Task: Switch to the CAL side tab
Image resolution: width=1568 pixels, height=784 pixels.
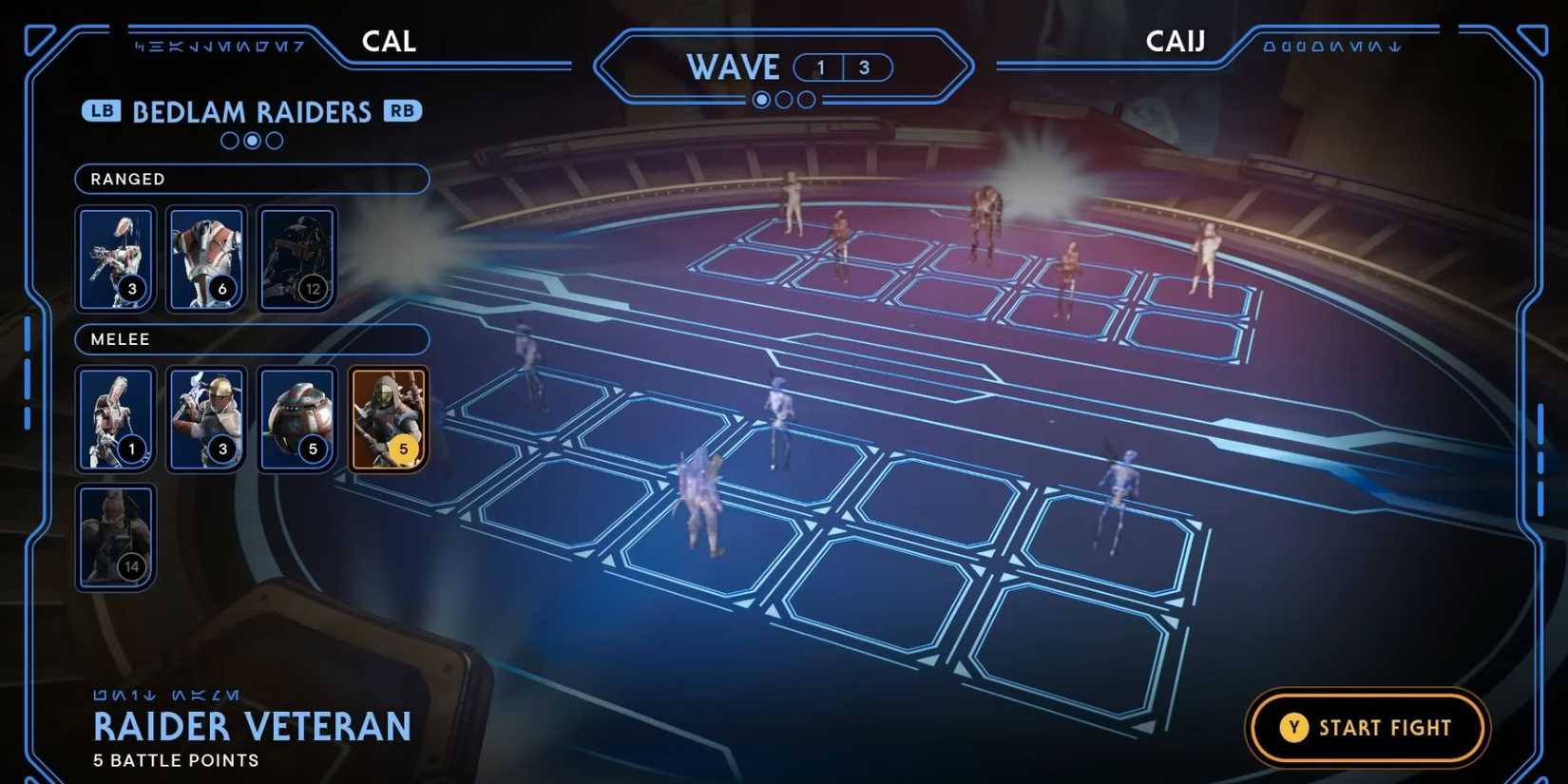Action: coord(388,41)
